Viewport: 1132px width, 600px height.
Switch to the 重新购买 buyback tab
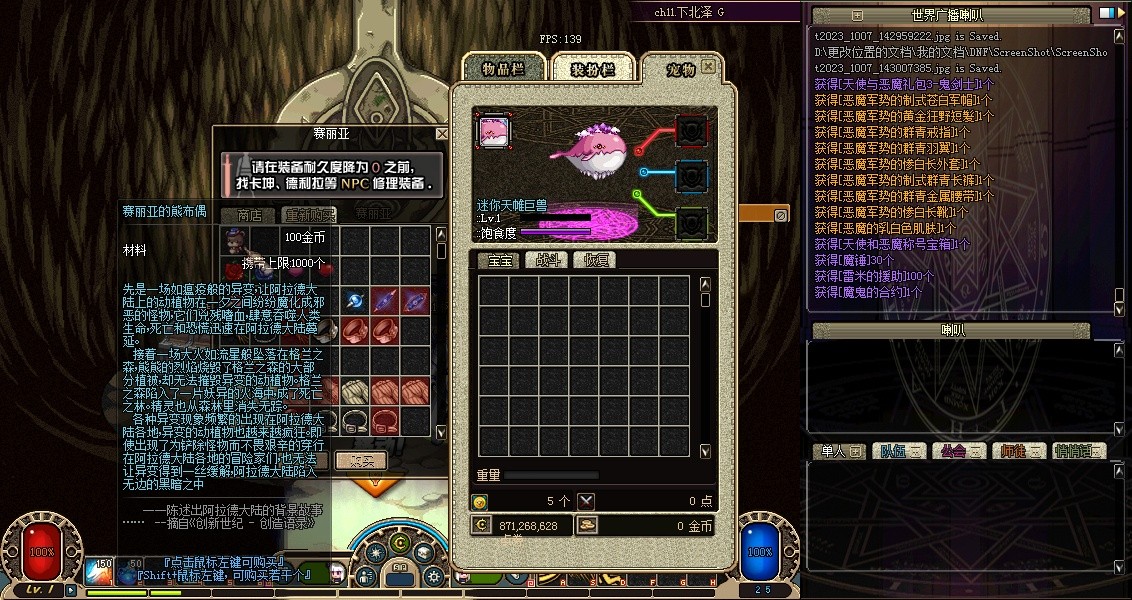click(x=308, y=214)
